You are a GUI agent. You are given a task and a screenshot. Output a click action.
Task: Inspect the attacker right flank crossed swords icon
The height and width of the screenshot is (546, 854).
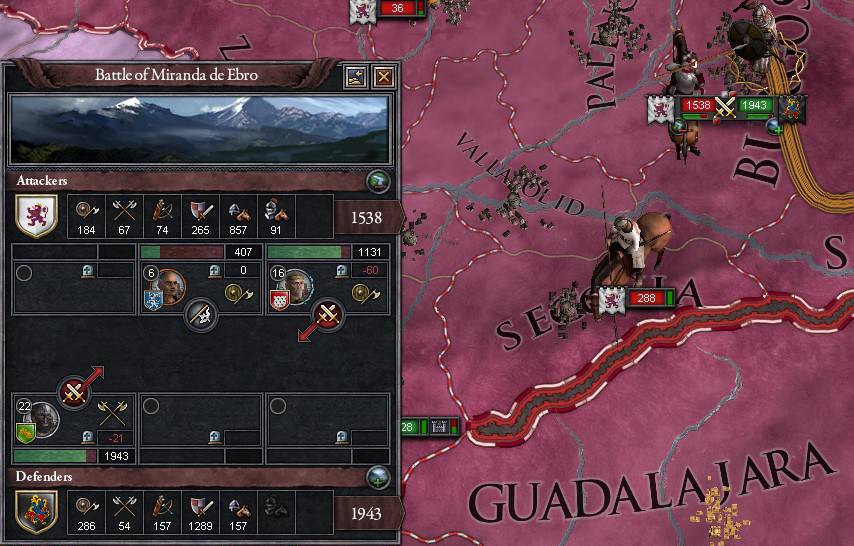click(328, 315)
